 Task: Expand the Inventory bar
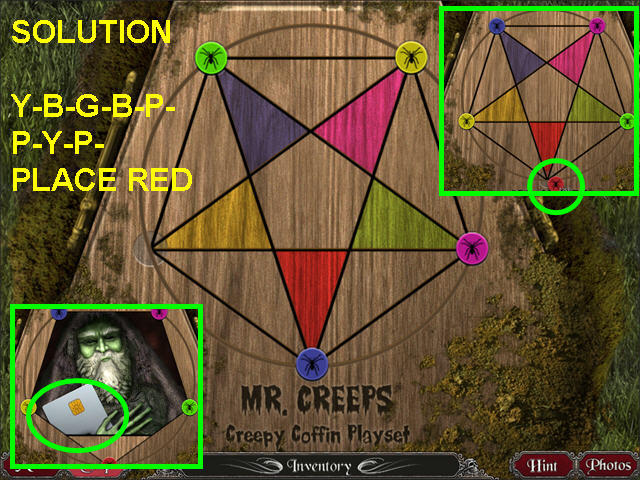322,466
